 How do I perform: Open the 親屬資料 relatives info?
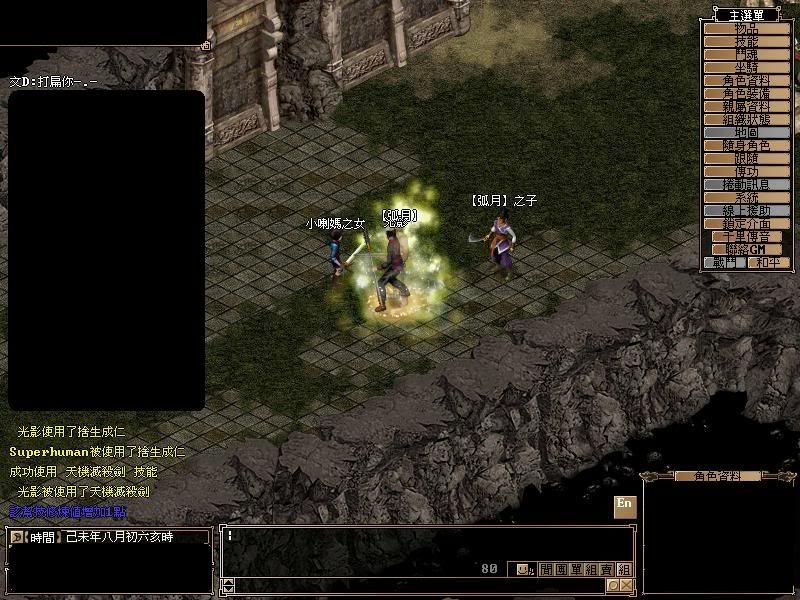click(746, 106)
